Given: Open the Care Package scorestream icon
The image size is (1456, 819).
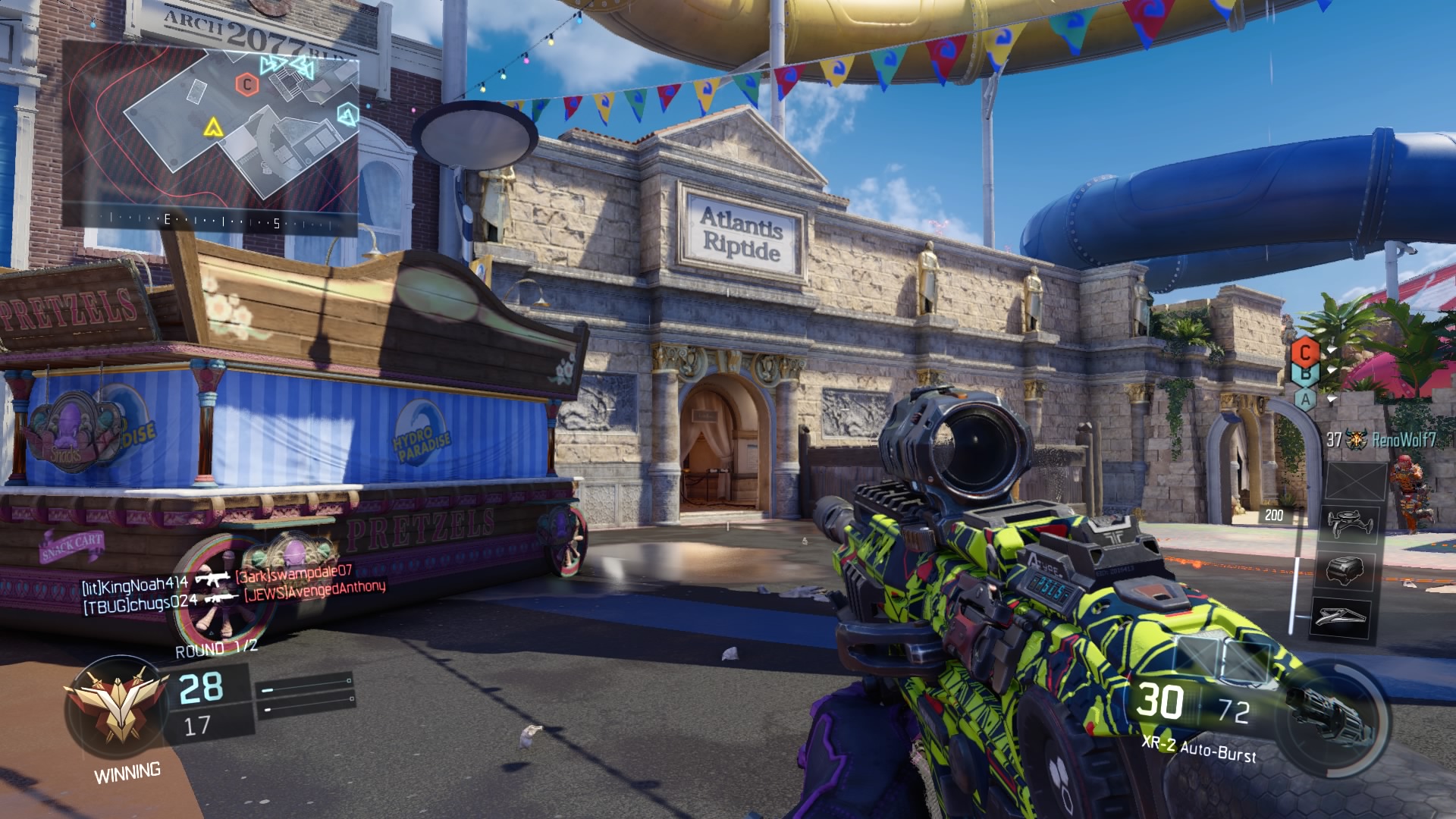Looking at the screenshot, I should [1345, 571].
